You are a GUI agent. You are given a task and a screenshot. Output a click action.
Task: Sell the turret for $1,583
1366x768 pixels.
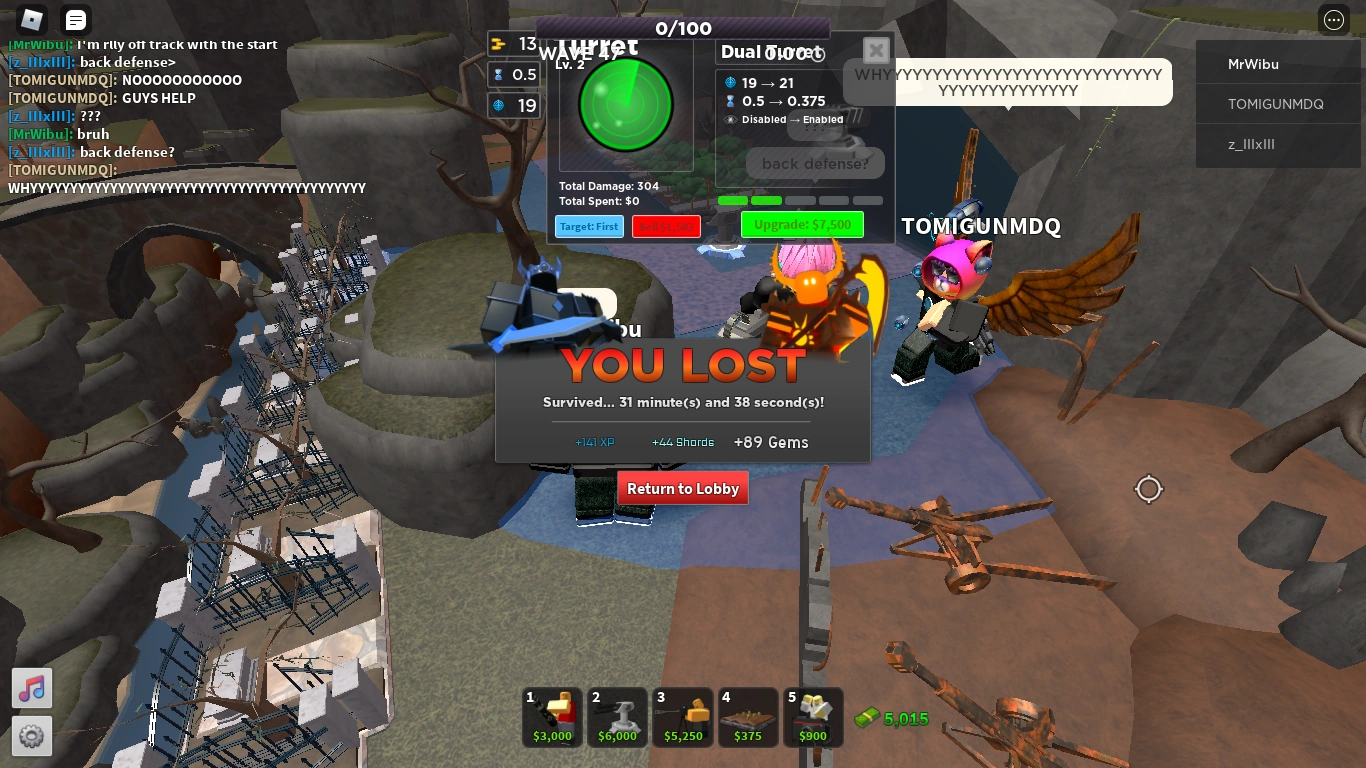666,226
